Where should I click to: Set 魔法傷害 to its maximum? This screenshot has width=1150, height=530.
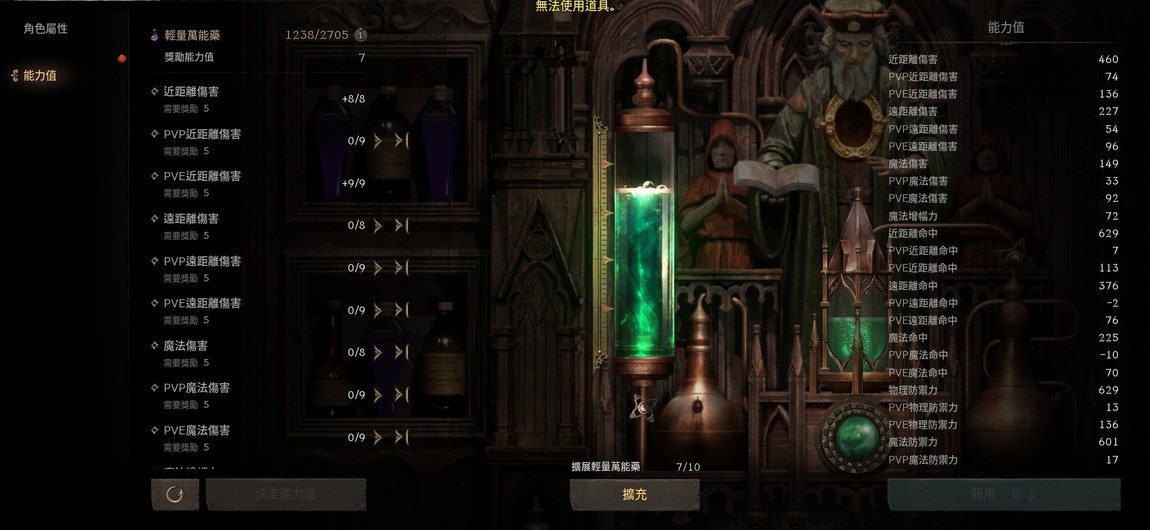[x=400, y=352]
